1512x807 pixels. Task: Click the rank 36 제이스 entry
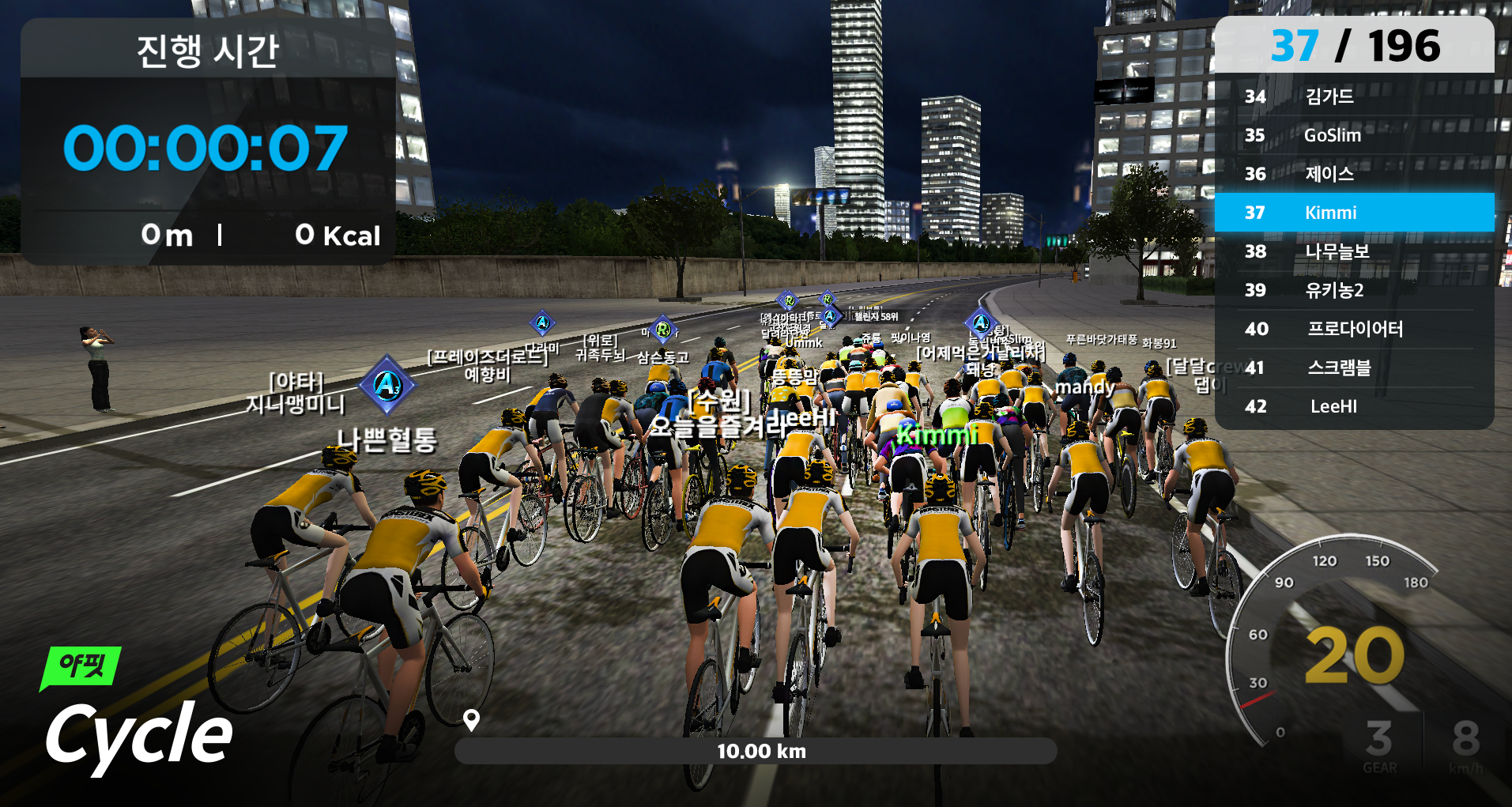coord(1353,174)
